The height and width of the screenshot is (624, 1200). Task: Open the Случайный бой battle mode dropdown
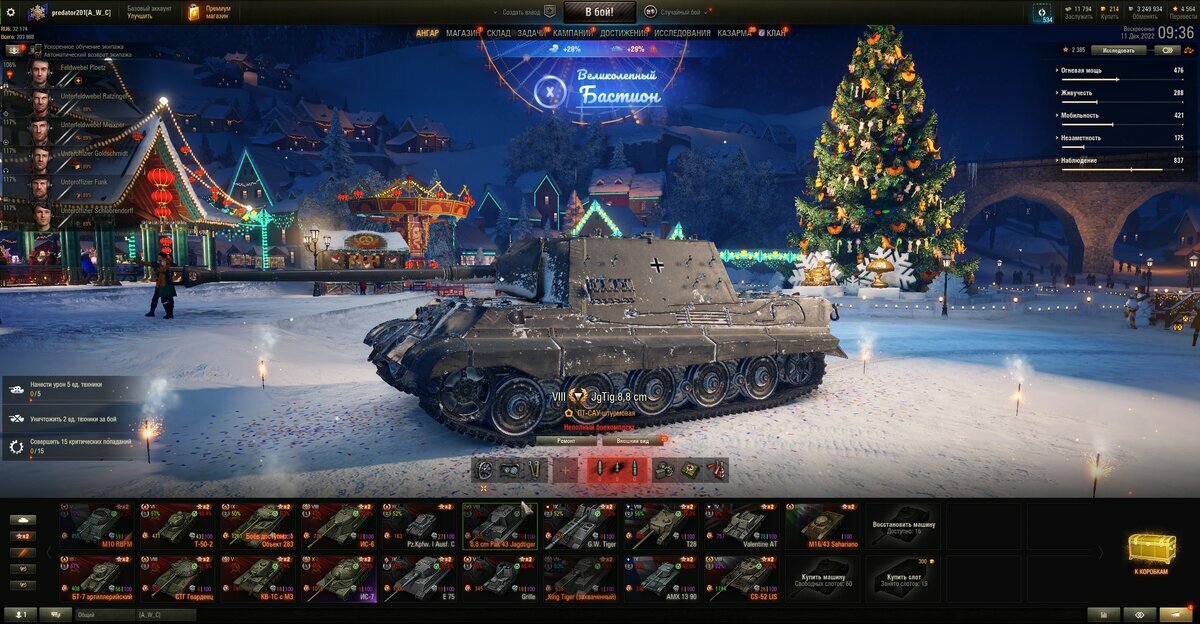(x=680, y=12)
